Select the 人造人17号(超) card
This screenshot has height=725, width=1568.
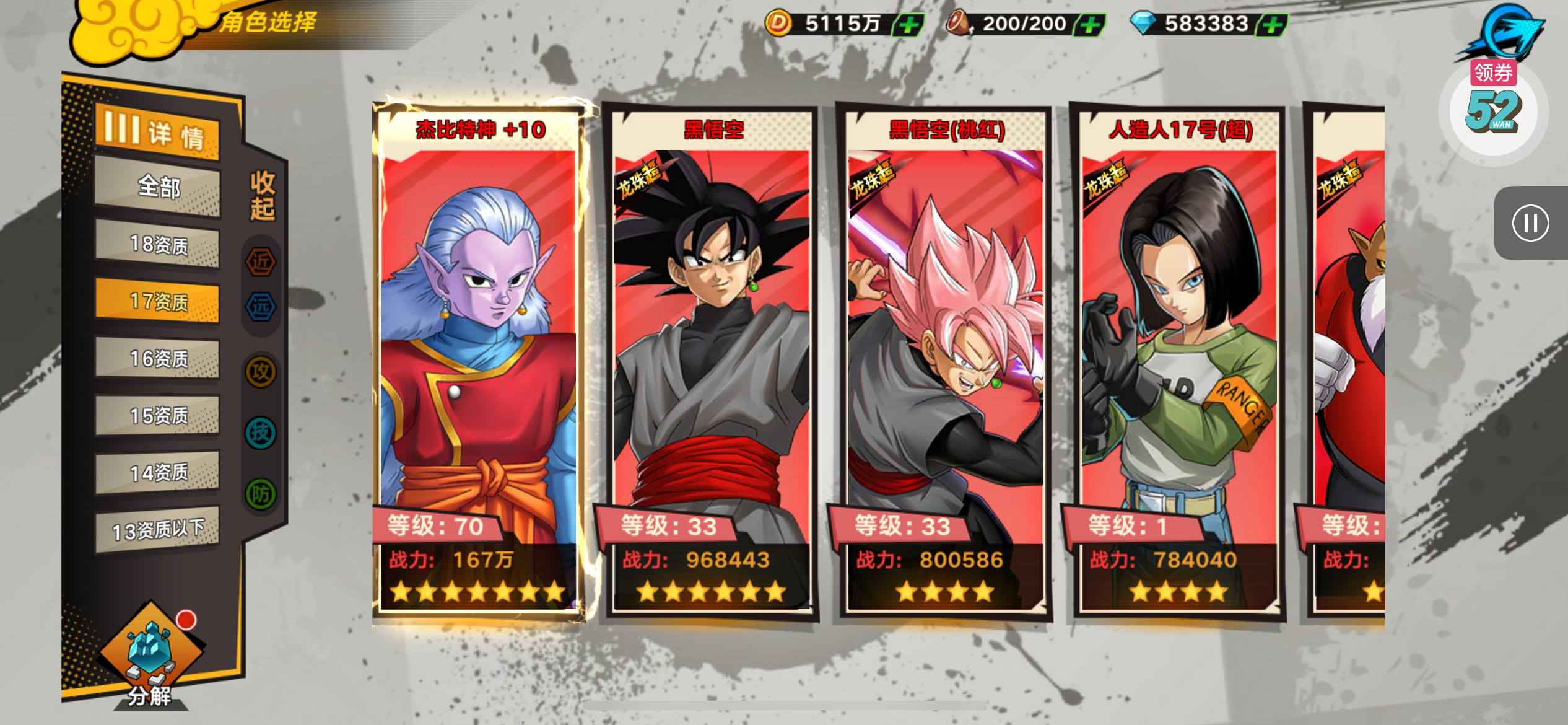click(x=1179, y=359)
